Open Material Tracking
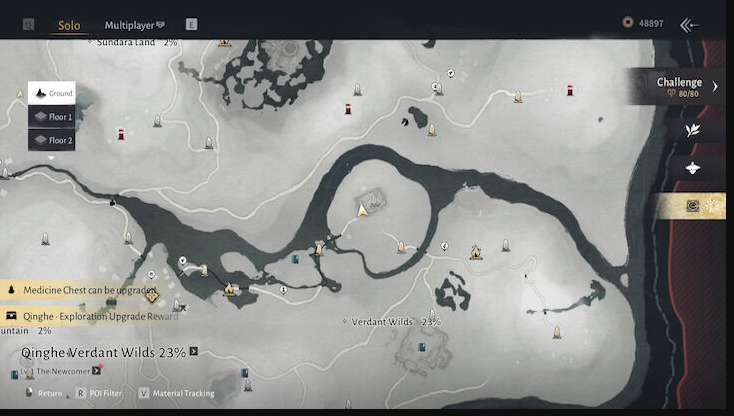Image resolution: width=734 pixels, height=416 pixels. pos(178,393)
